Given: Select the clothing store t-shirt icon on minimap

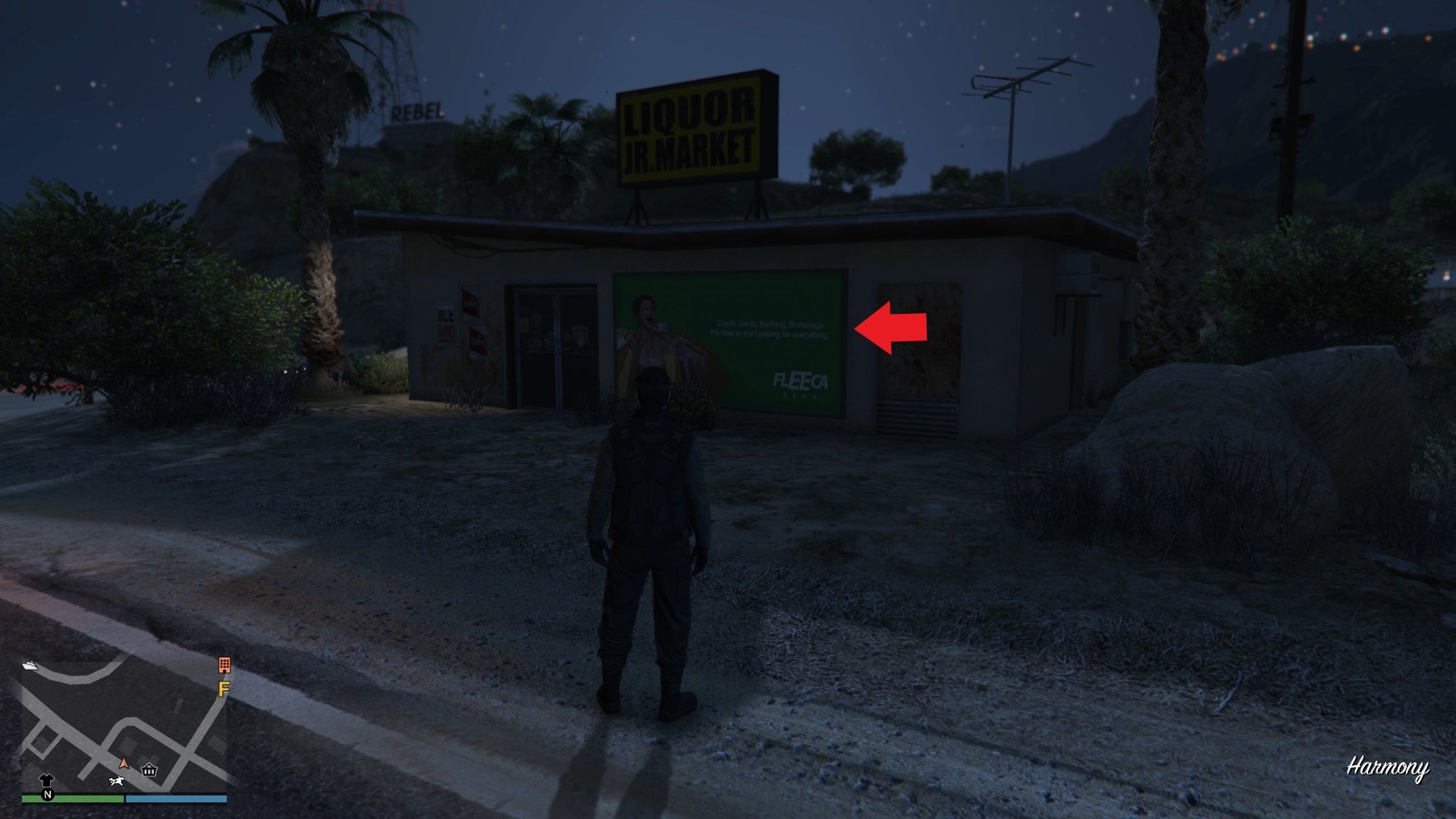Looking at the screenshot, I should click(46, 780).
